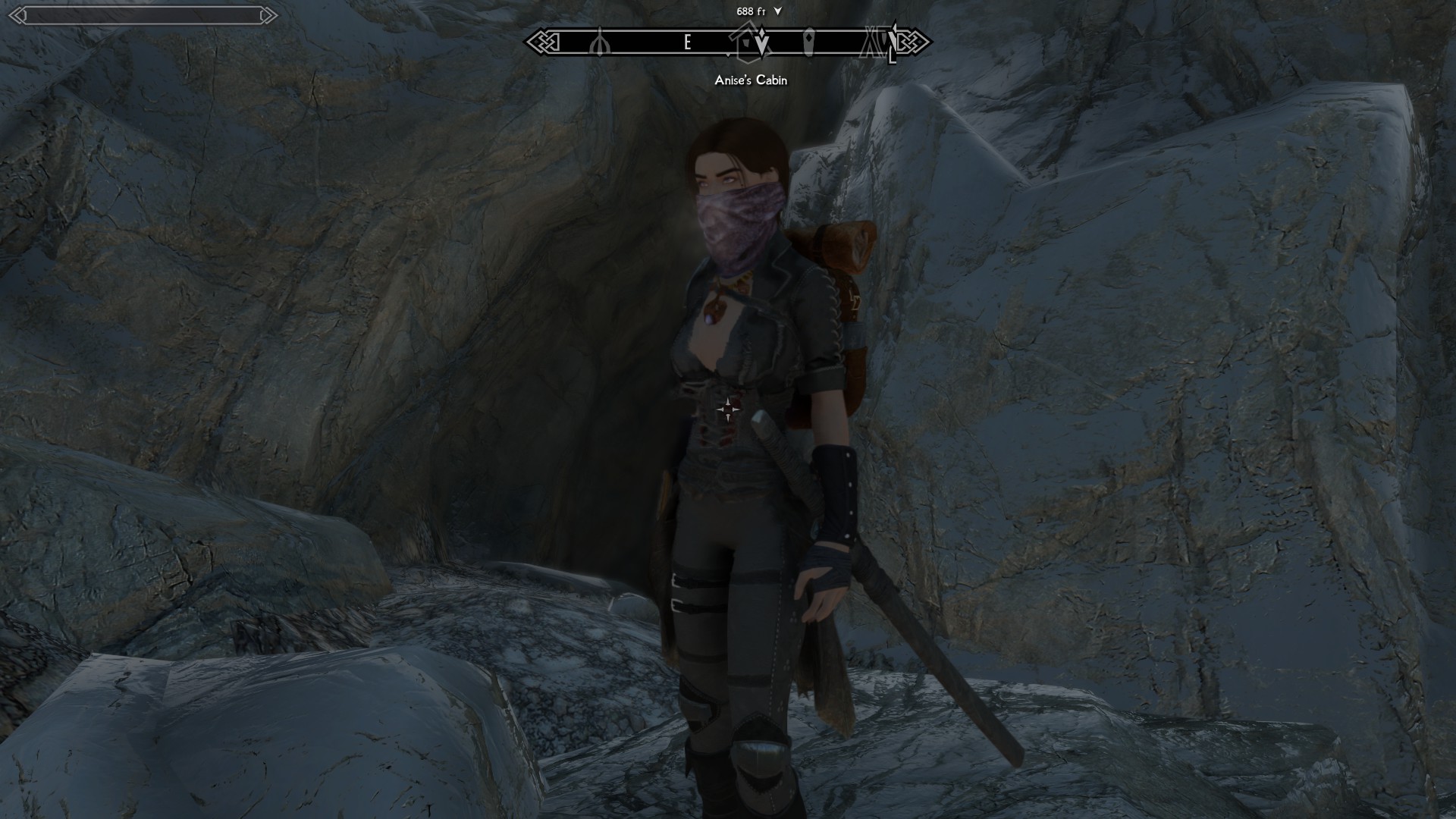Click the E direction letter on the compass
The width and height of the screenshot is (1456, 819).
(x=687, y=44)
